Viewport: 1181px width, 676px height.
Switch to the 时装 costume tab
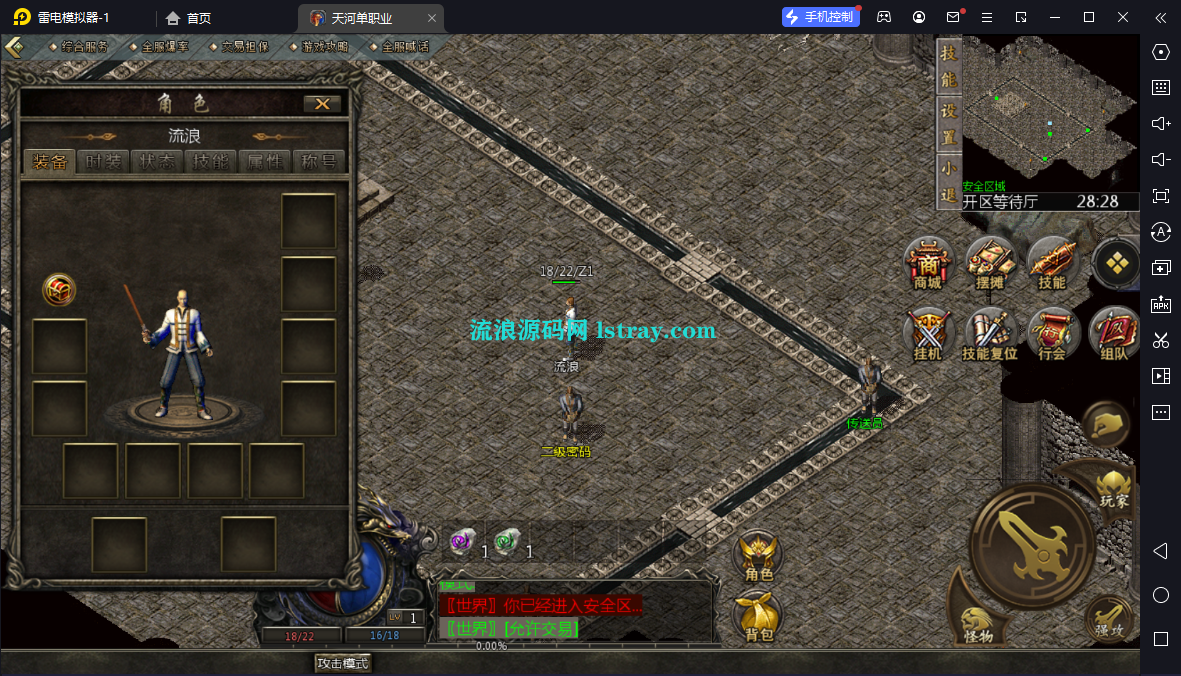pyautogui.click(x=103, y=162)
